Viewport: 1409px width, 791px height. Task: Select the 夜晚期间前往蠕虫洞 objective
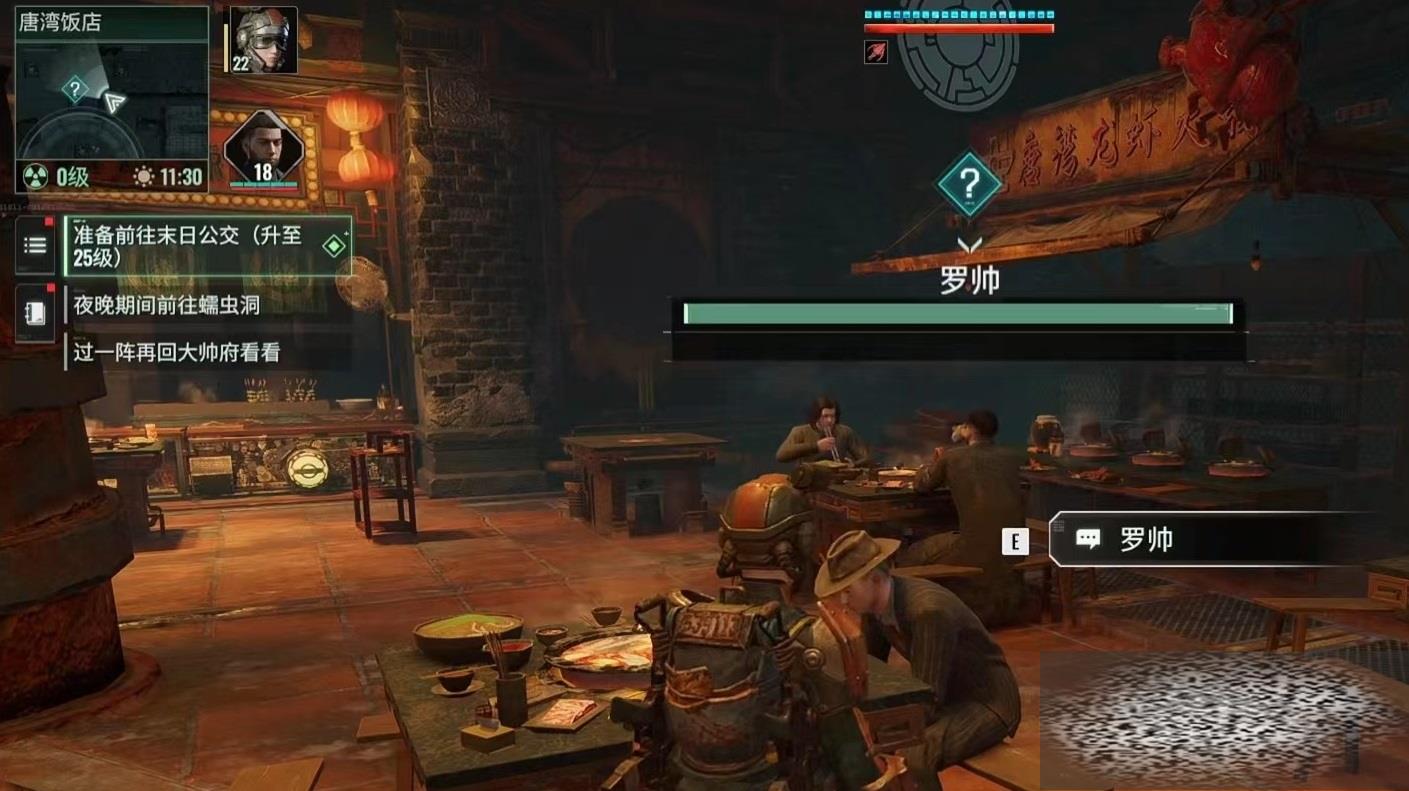point(167,305)
